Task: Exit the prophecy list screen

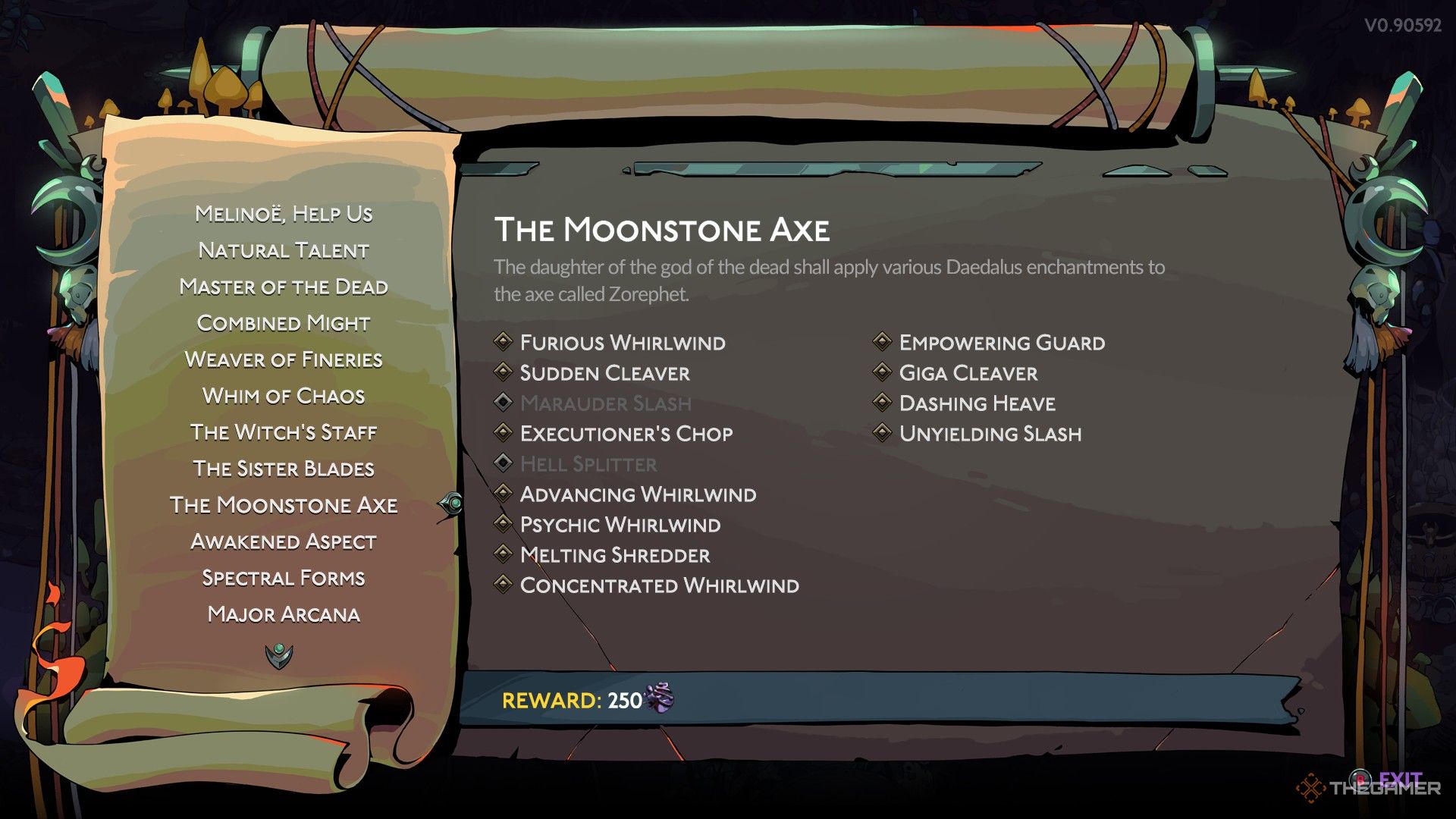Action: [x=1398, y=780]
